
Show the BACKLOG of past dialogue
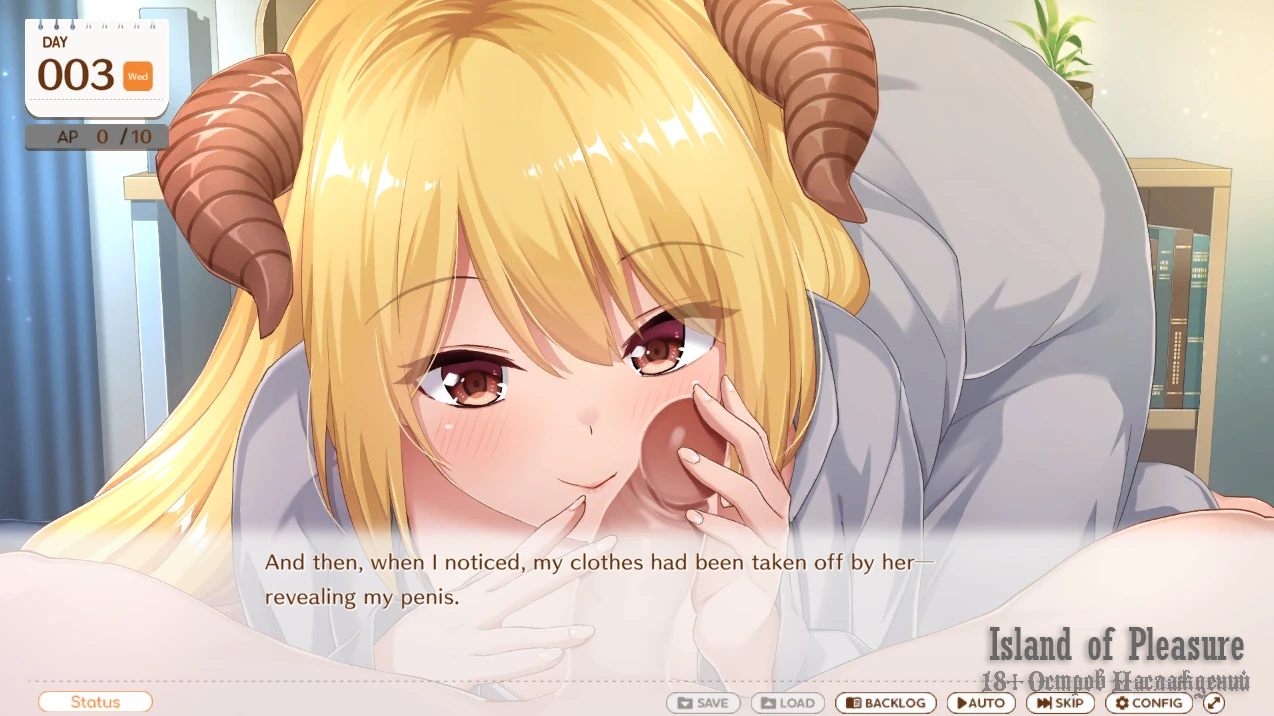point(886,703)
